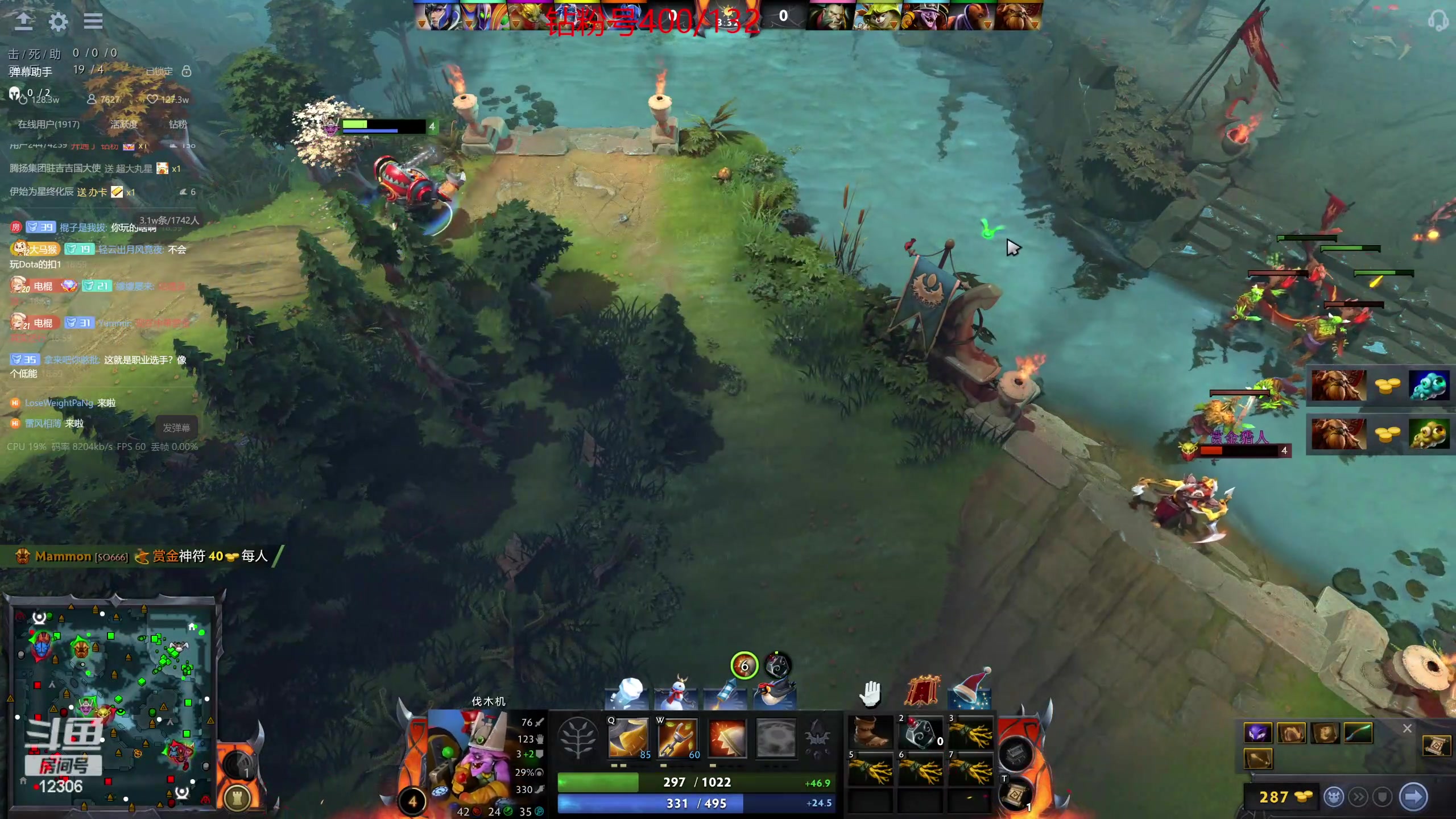
Task: Use the empty bottle in inventory
Action: coord(921,731)
